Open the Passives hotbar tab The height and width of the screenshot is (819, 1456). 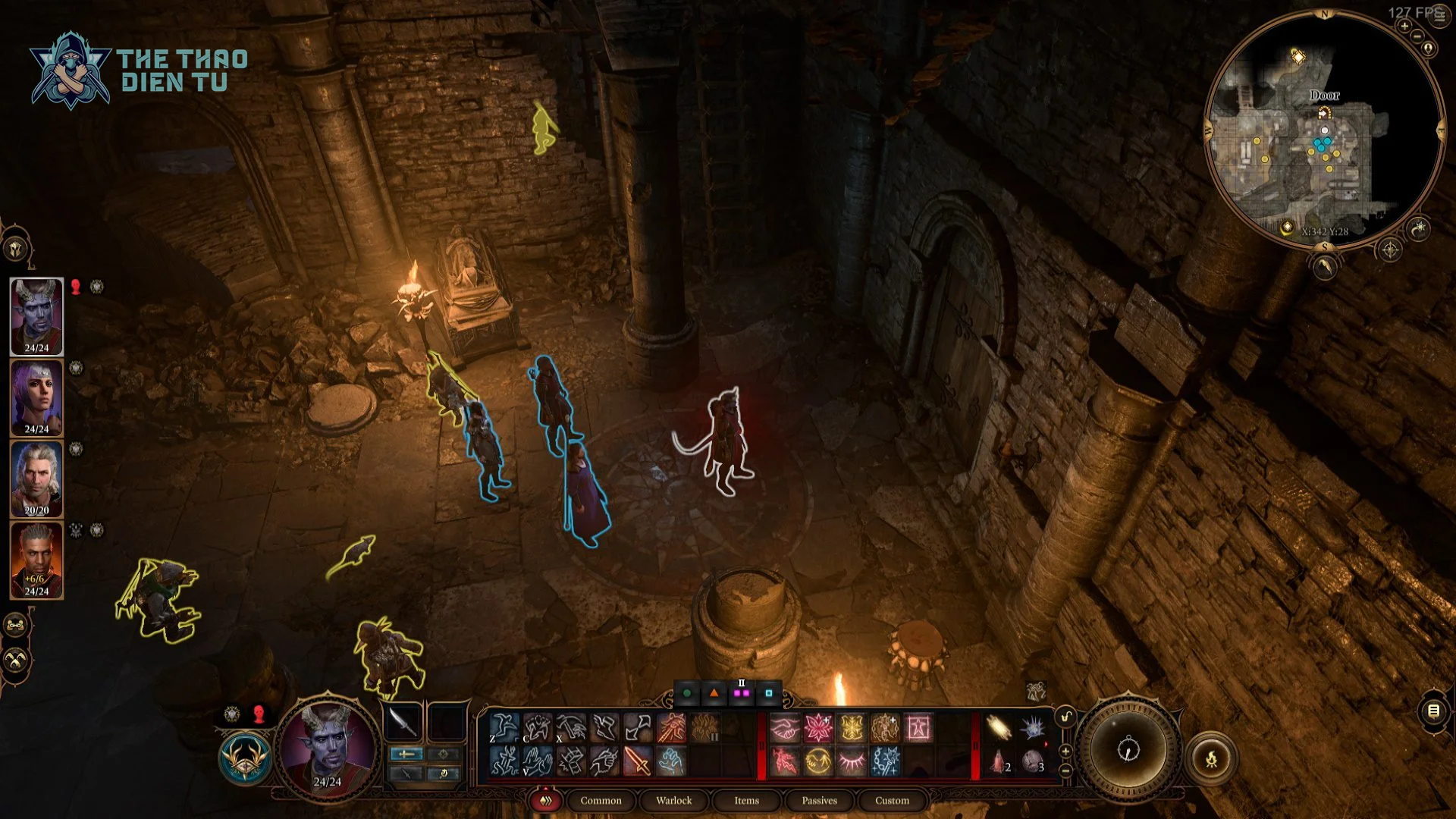coord(819,800)
